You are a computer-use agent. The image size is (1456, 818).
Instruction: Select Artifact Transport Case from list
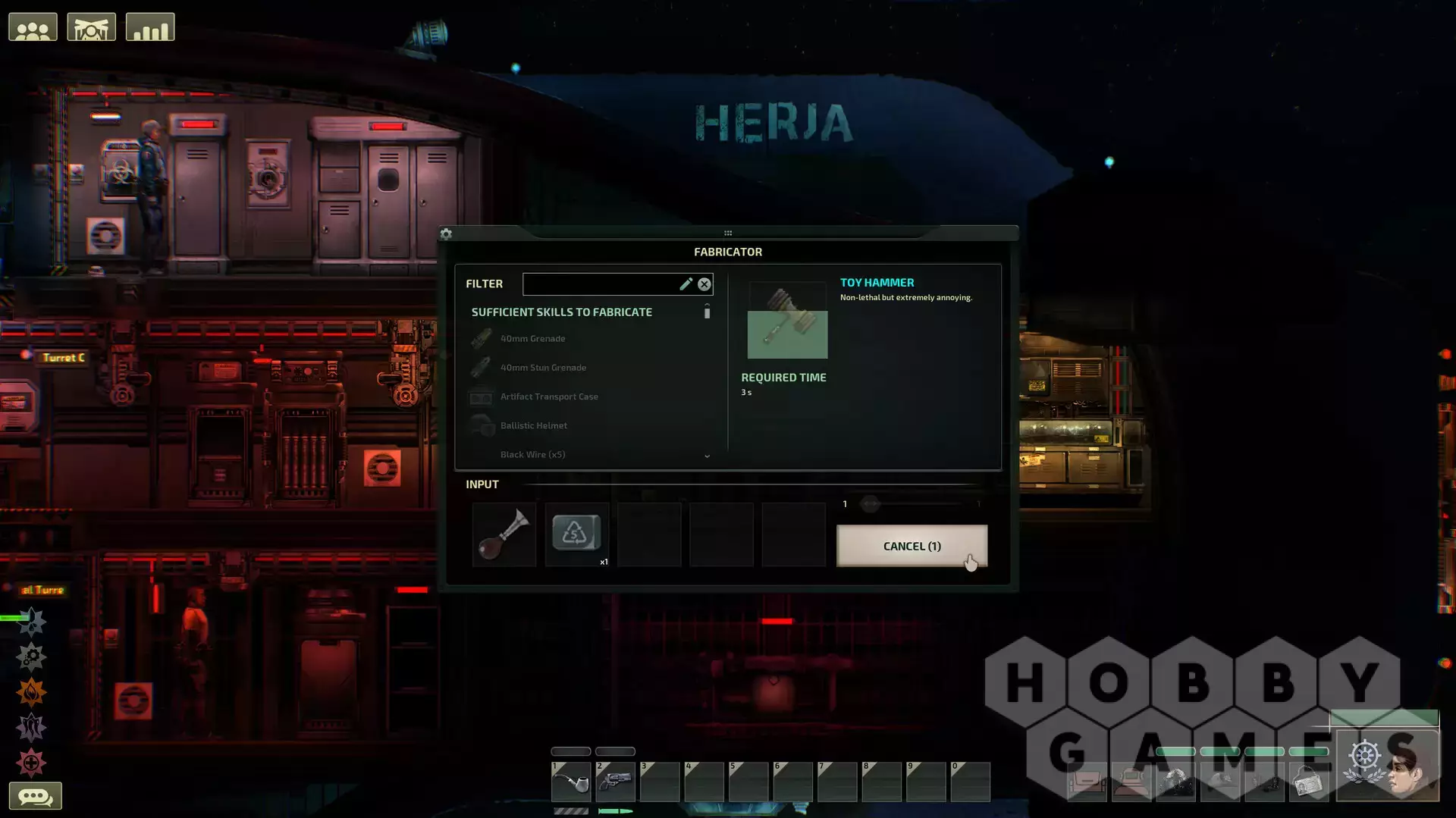(549, 396)
